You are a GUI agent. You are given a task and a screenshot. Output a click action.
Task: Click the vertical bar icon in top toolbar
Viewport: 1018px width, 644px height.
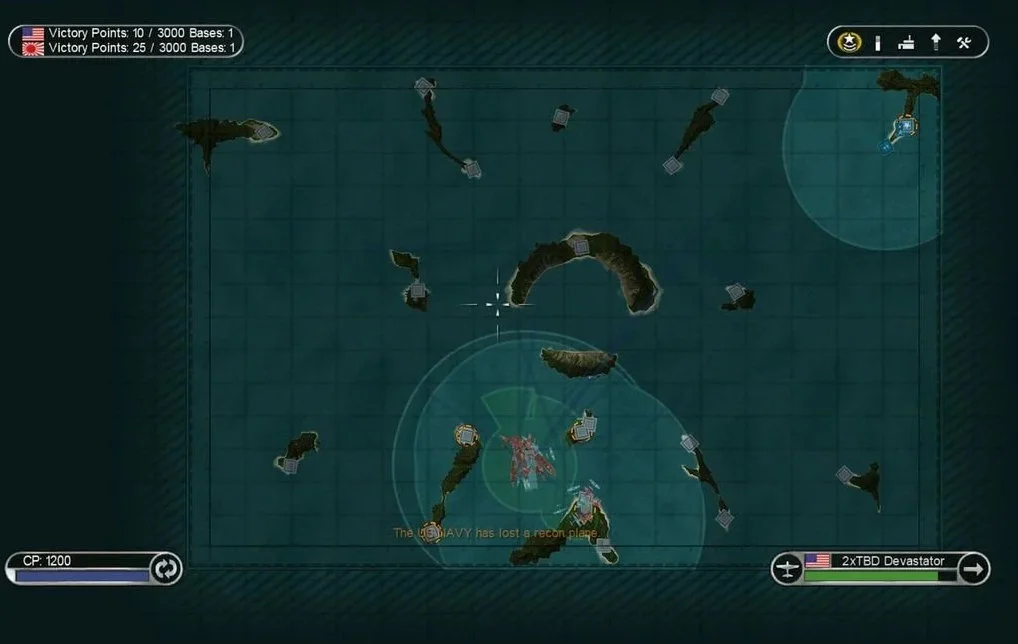[x=878, y=42]
